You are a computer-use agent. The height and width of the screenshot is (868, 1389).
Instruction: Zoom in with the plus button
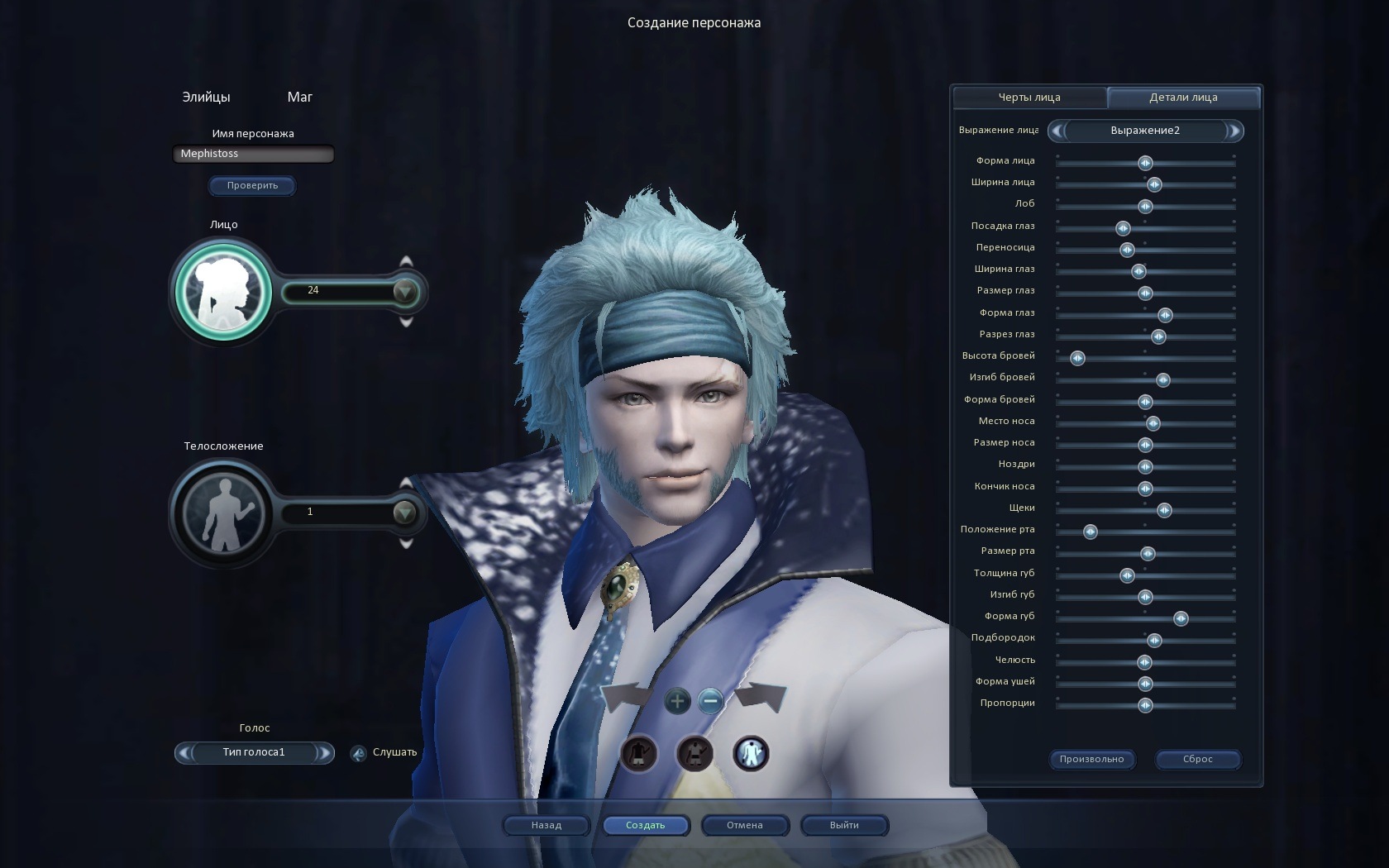(x=677, y=702)
